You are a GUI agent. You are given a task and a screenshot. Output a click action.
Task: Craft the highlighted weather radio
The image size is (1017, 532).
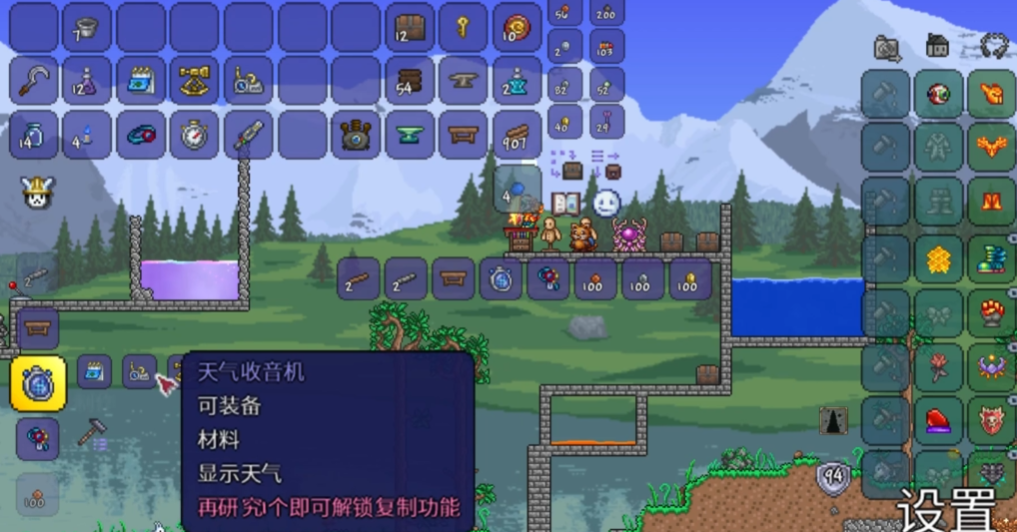38,382
